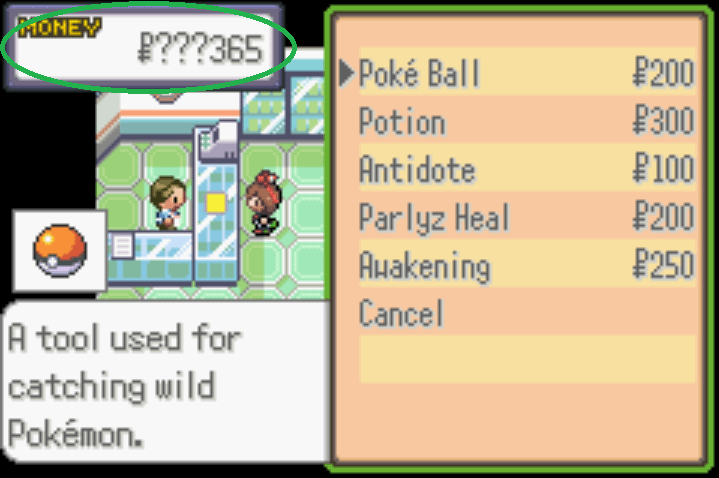The image size is (719, 478).
Task: Cancel out of the shop menu
Action: pos(401,314)
